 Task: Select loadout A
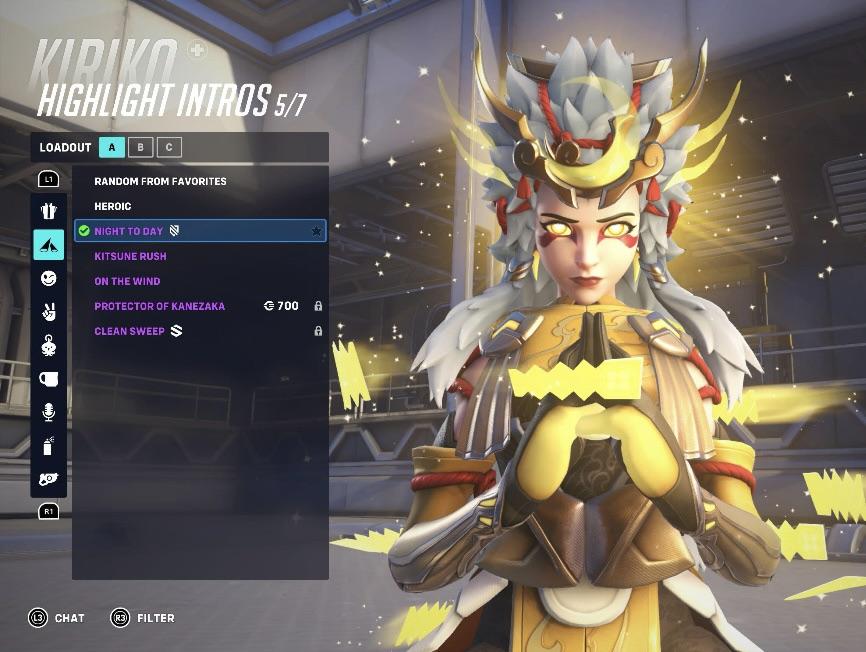click(x=112, y=147)
